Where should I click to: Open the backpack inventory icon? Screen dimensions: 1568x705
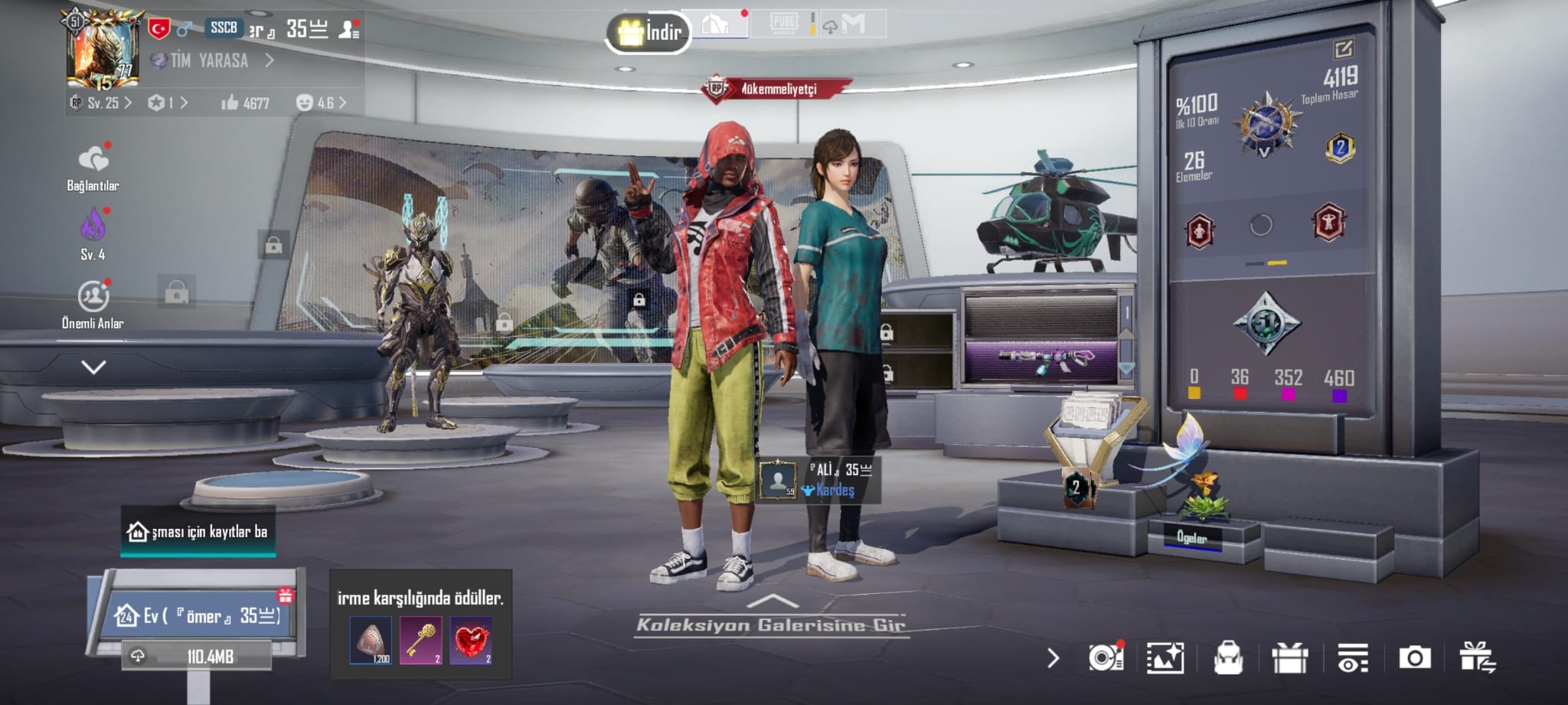pyautogui.click(x=1228, y=658)
